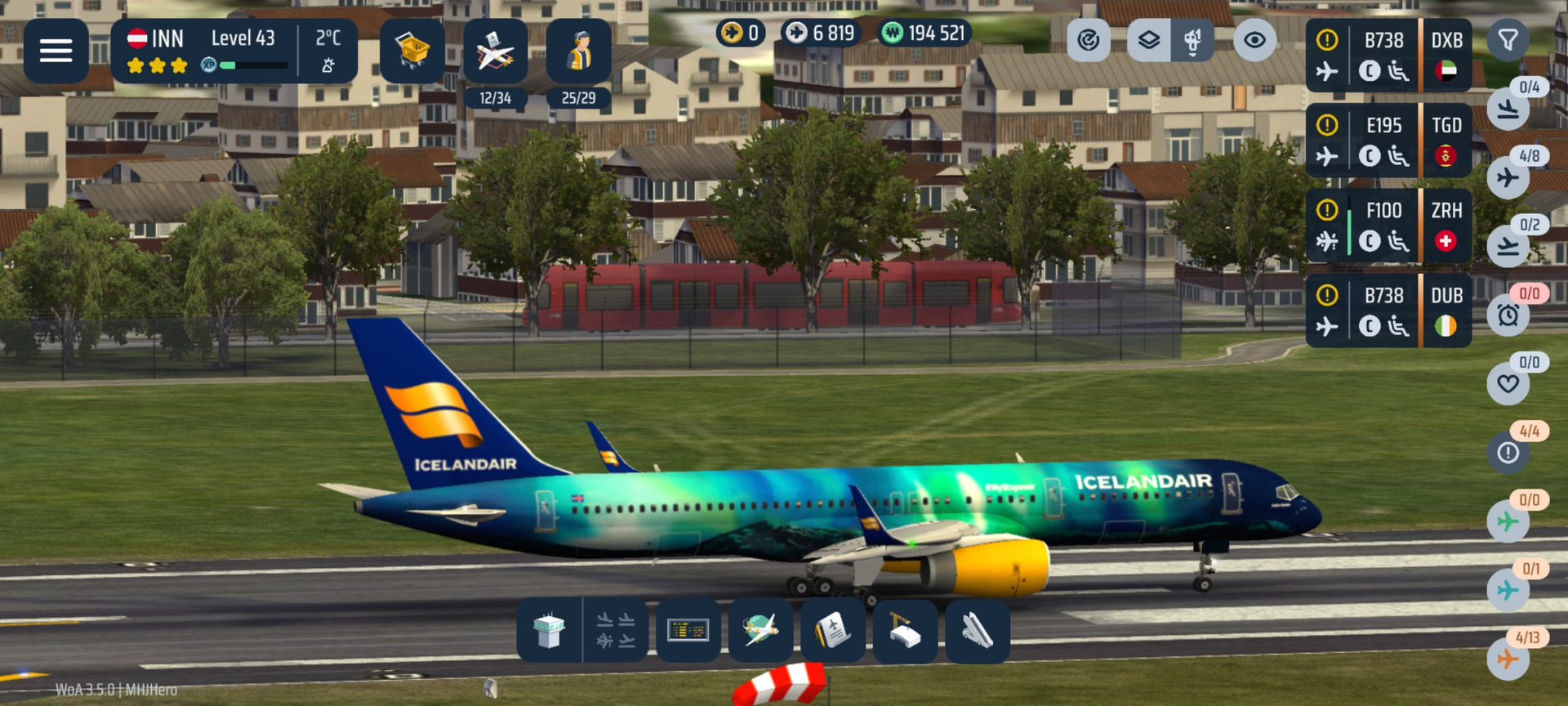Open the shopping cart store
Viewport: 1568px width, 706px height.
(412, 51)
